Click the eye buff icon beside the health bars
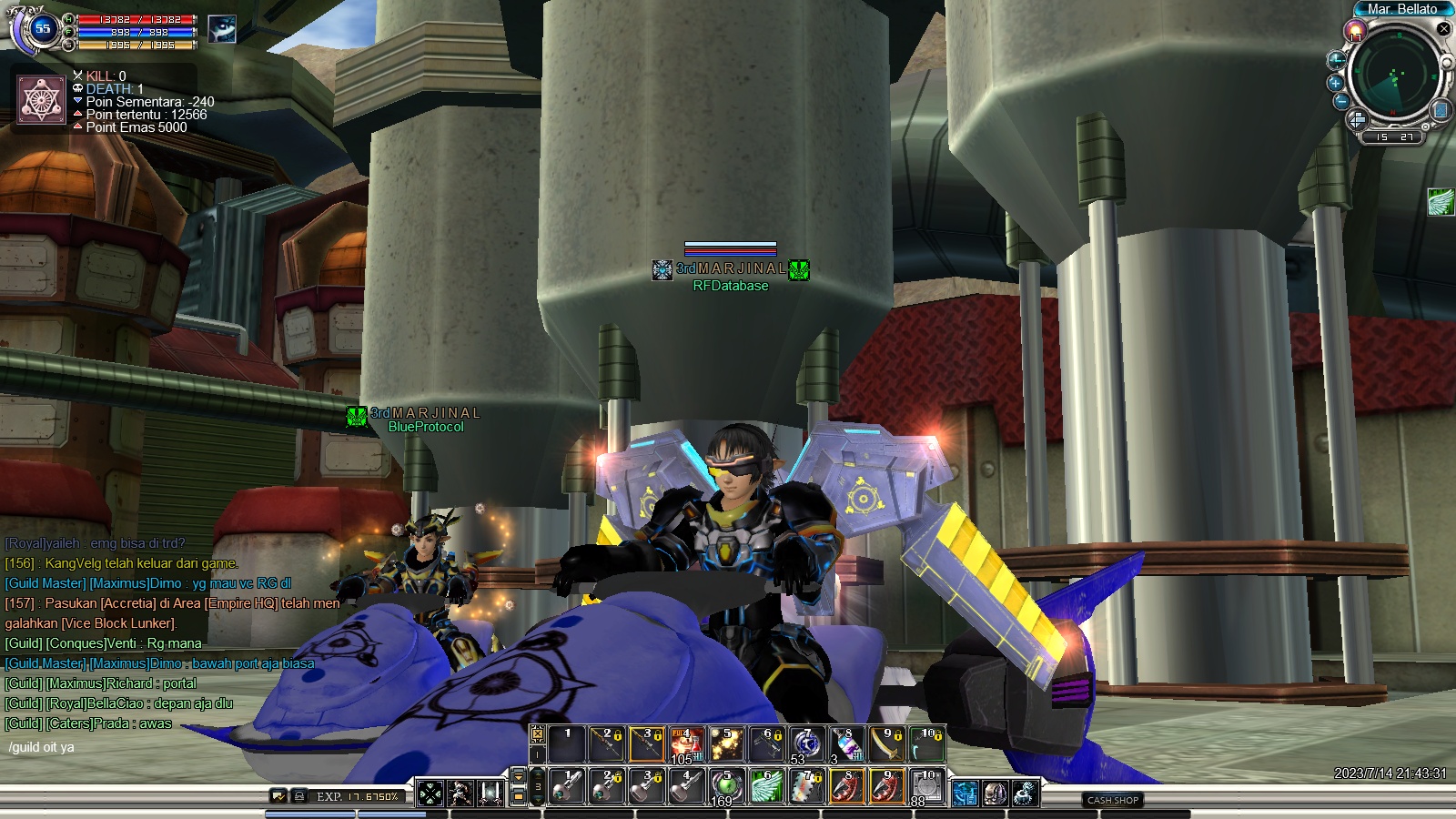1456x819 pixels. coord(221,29)
